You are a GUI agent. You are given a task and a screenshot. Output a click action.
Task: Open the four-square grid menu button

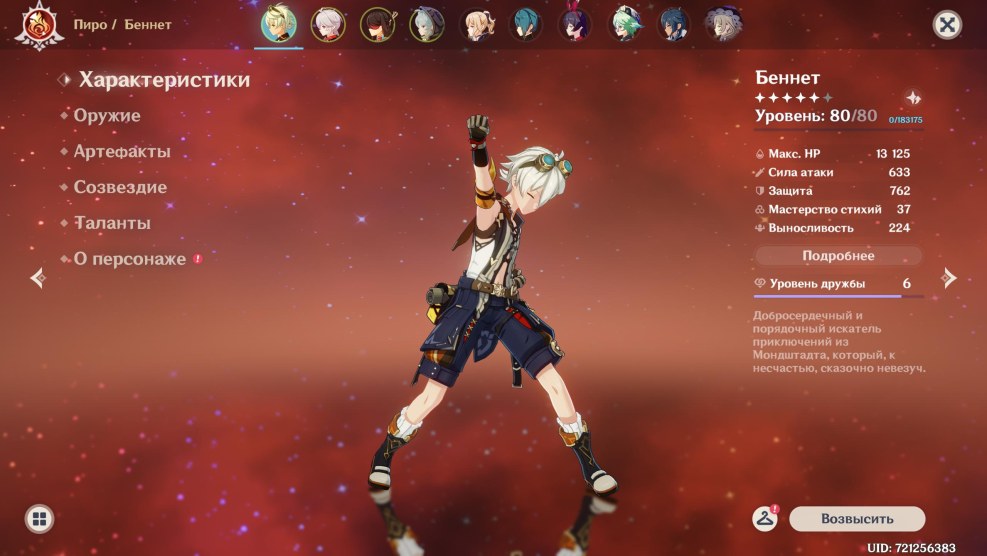pyautogui.click(x=39, y=518)
